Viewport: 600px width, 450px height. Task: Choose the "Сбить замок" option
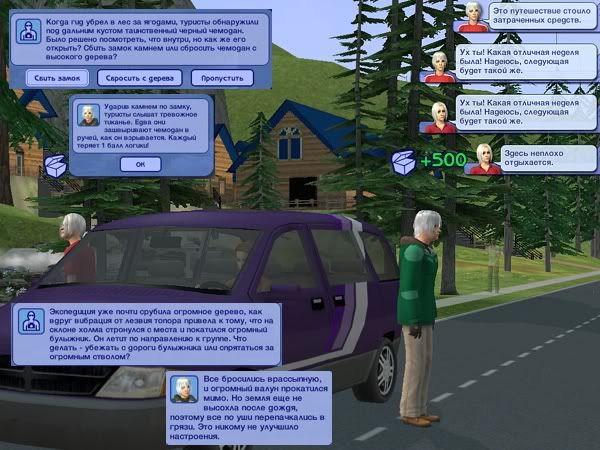55,77
